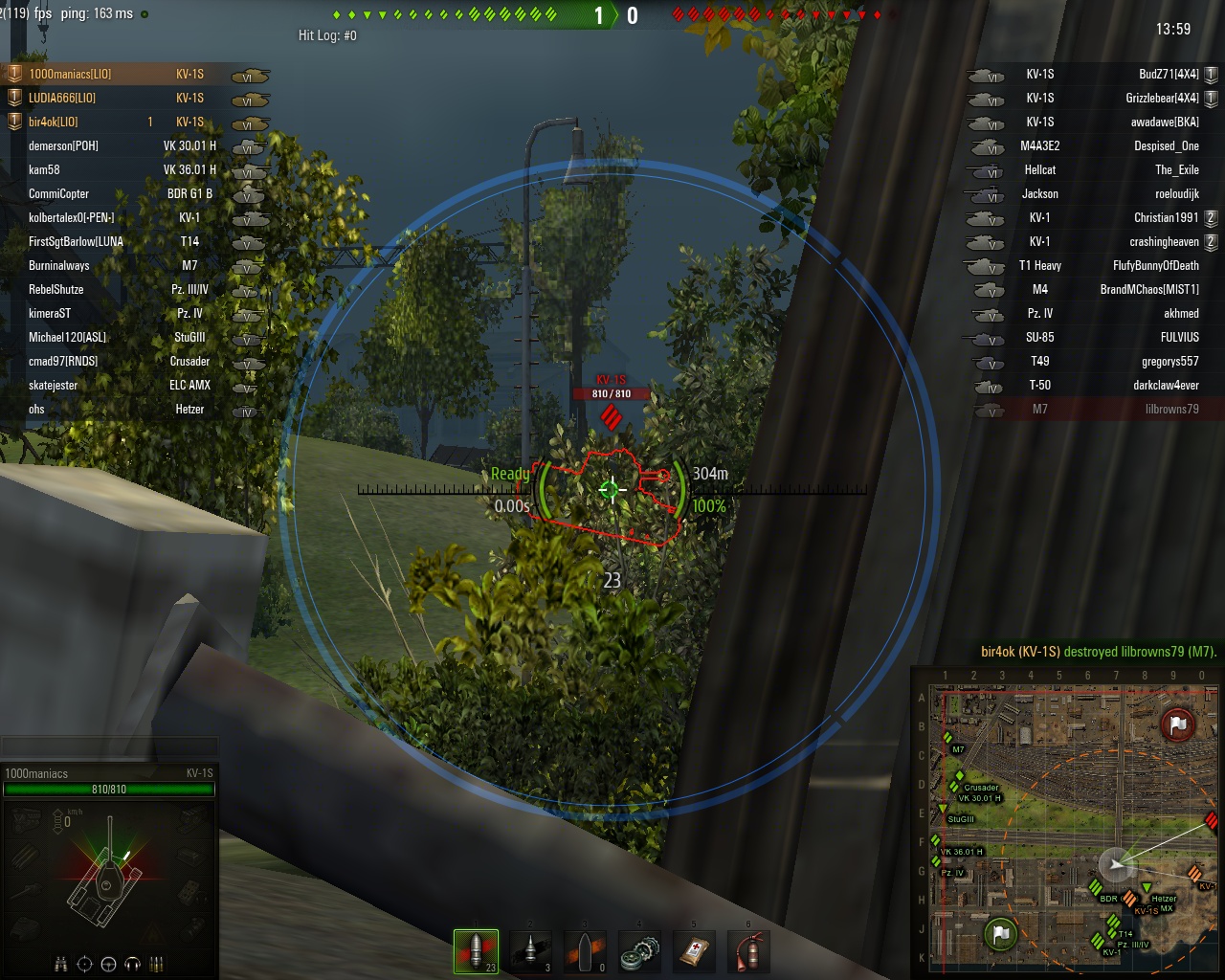Click the red enemy base flag on minimap

tap(1178, 725)
